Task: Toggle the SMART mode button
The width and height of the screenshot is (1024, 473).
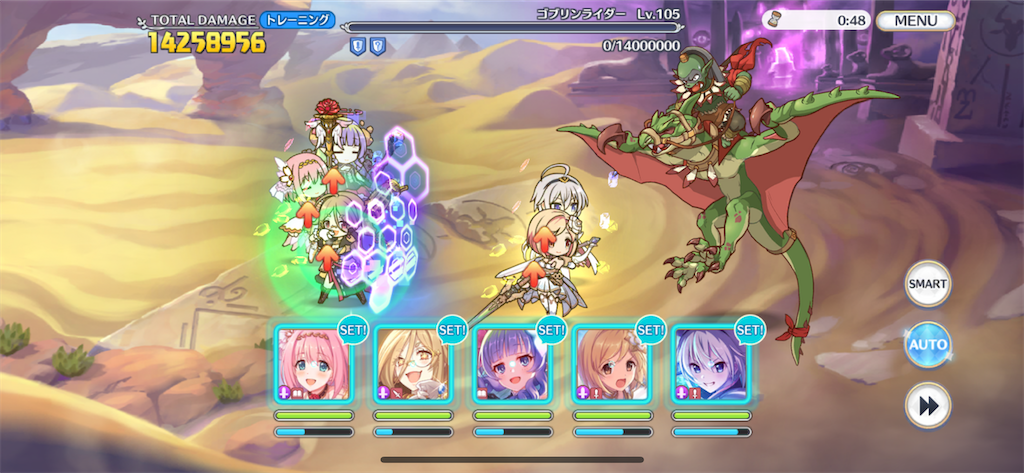Action: click(x=927, y=284)
